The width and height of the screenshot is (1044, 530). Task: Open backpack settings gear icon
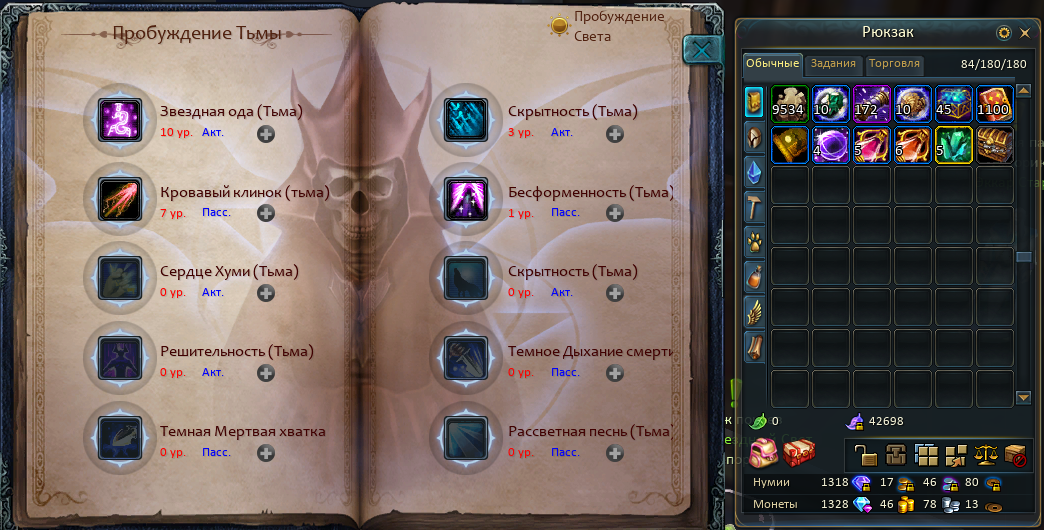(1004, 33)
